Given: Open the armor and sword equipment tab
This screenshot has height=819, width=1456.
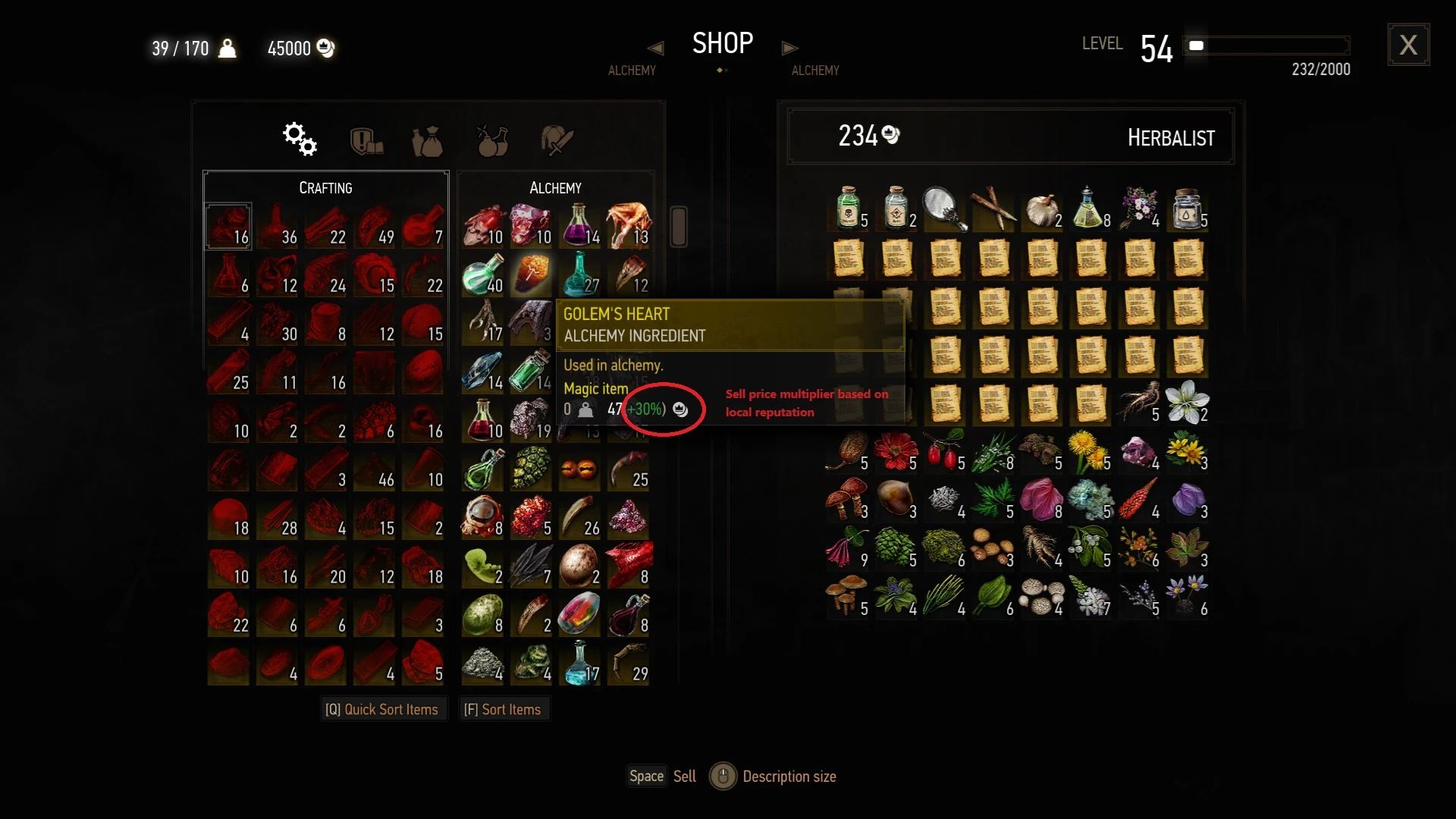Looking at the screenshot, I should coord(557,141).
